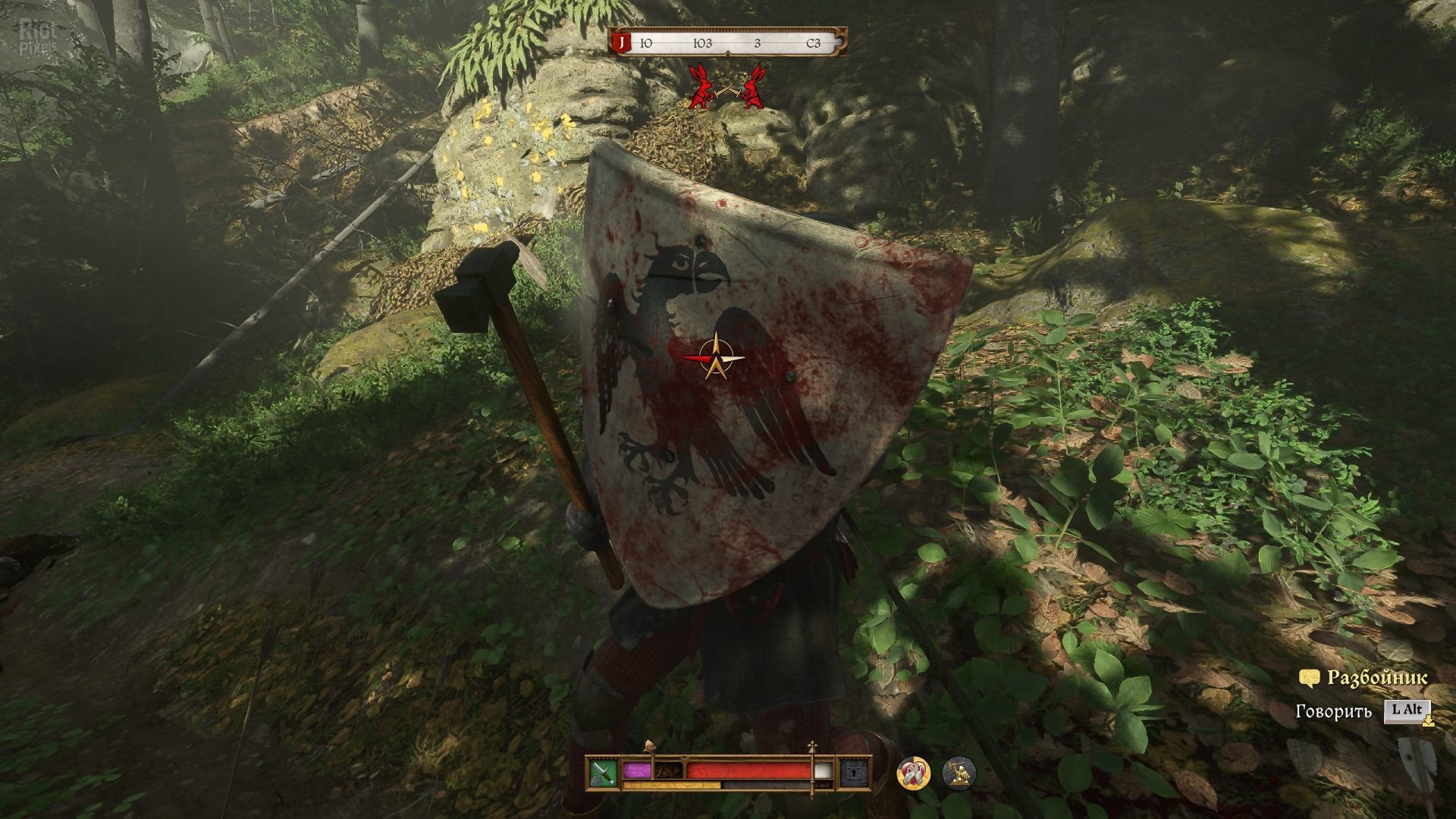Click the golden combat star reticle
The image size is (1456, 819).
tap(716, 358)
